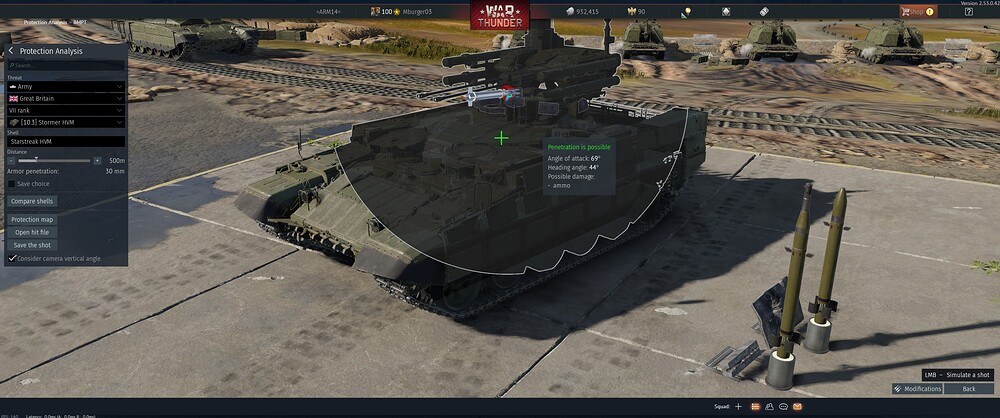This screenshot has height=418, width=1000.
Task: Open the Modifications screen
Action: 917,388
